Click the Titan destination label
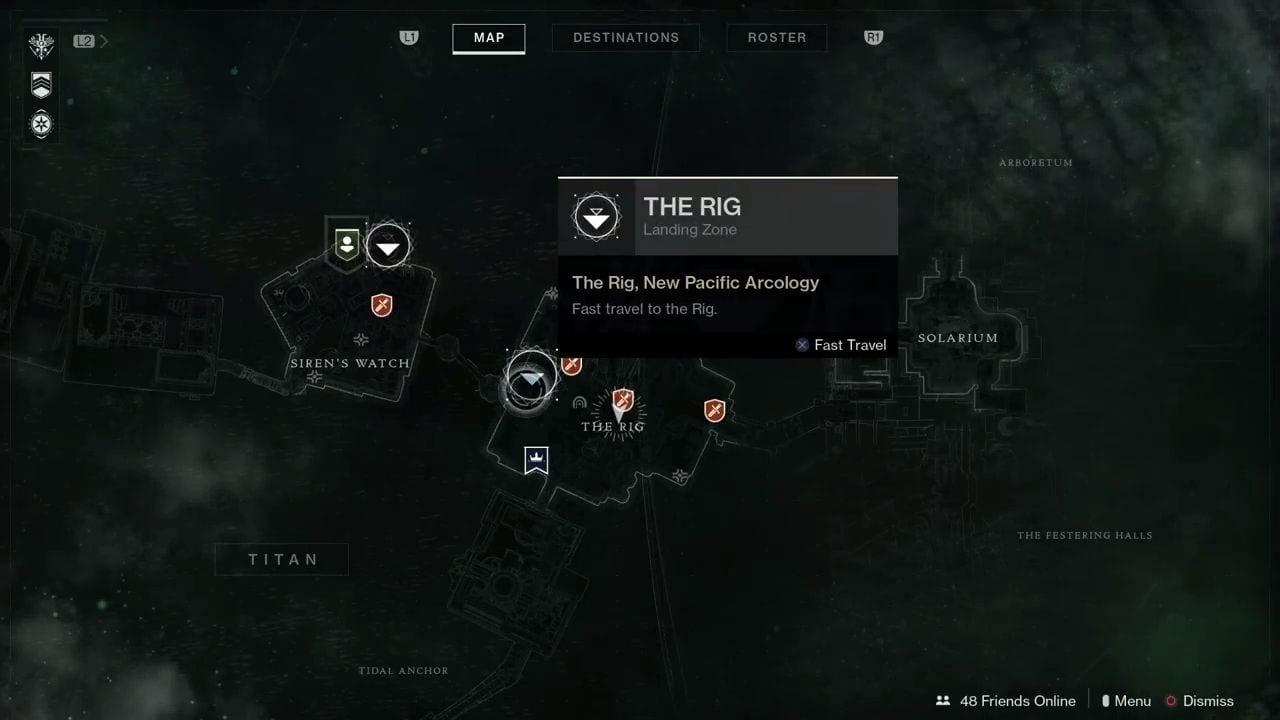 [282, 560]
